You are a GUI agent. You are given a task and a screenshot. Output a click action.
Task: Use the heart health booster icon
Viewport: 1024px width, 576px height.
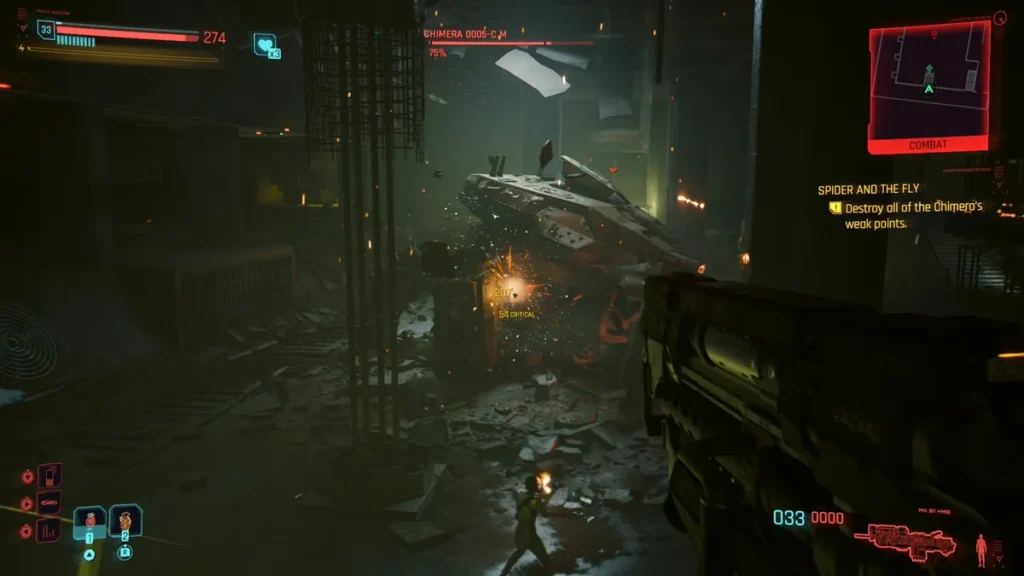click(x=265, y=44)
